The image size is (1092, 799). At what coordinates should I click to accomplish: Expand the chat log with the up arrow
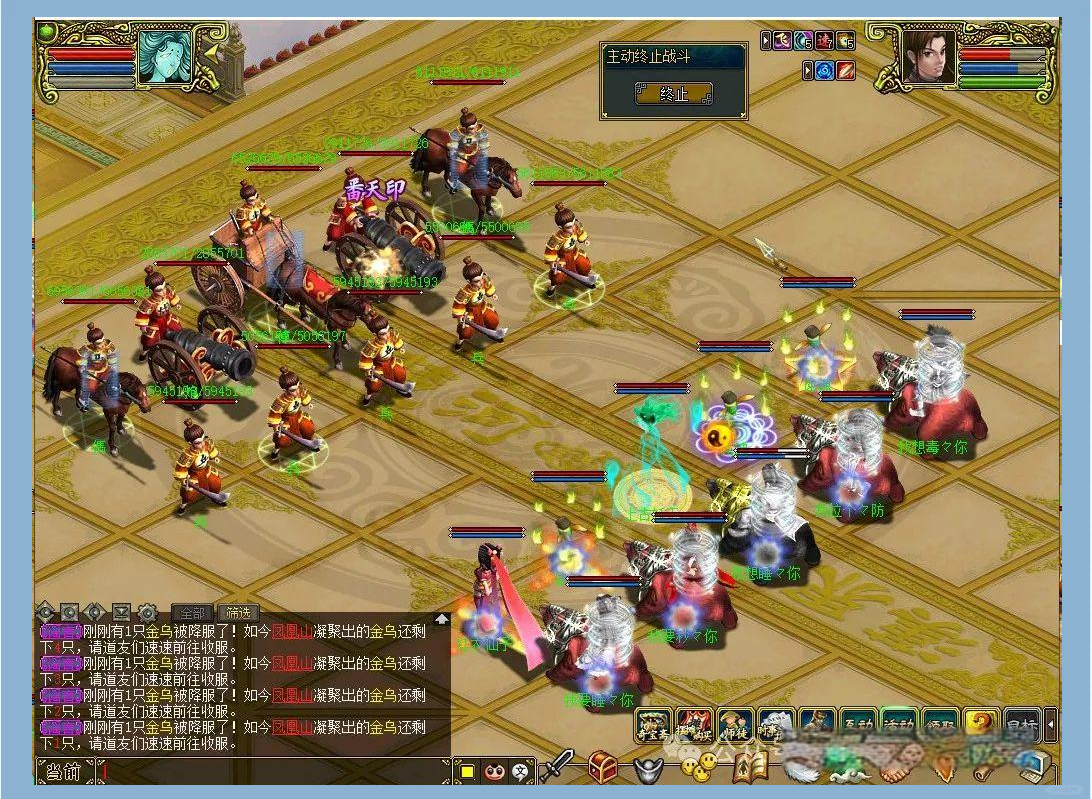coord(441,619)
